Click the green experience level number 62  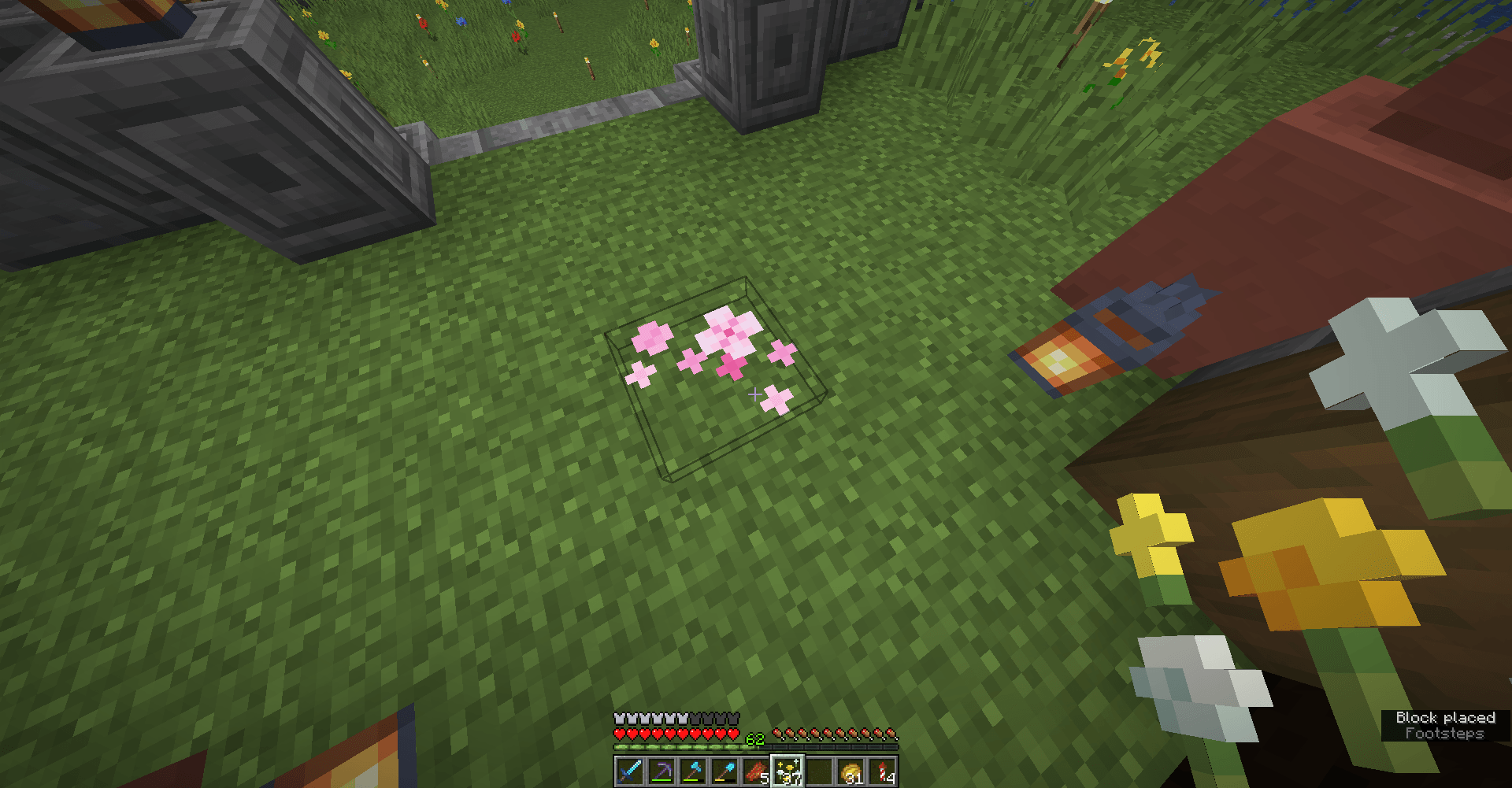click(754, 738)
